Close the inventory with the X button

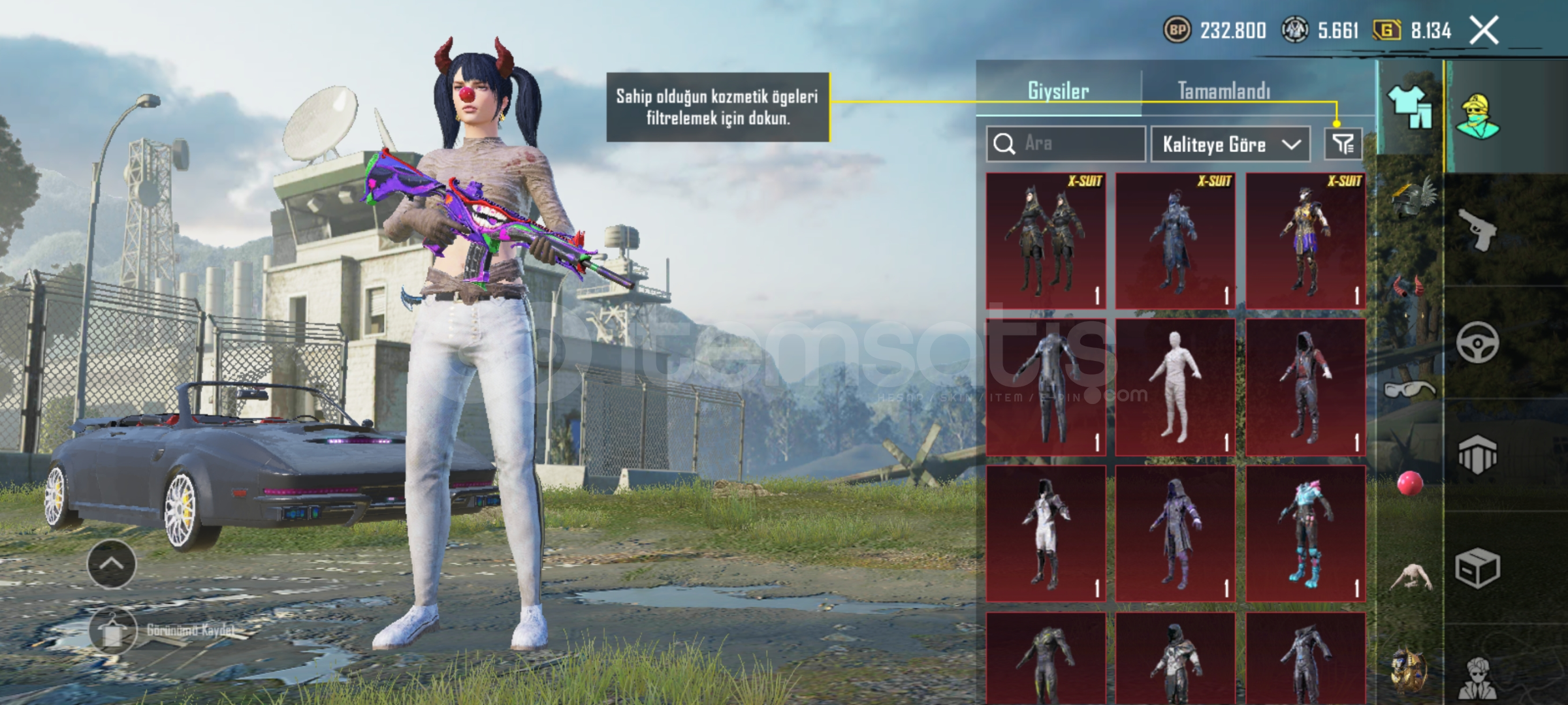pos(1483,31)
